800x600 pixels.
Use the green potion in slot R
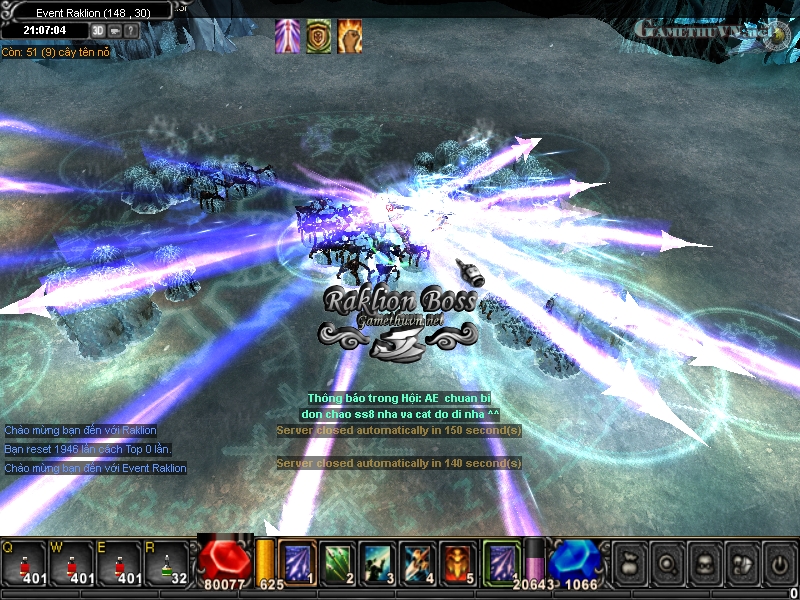tap(167, 562)
